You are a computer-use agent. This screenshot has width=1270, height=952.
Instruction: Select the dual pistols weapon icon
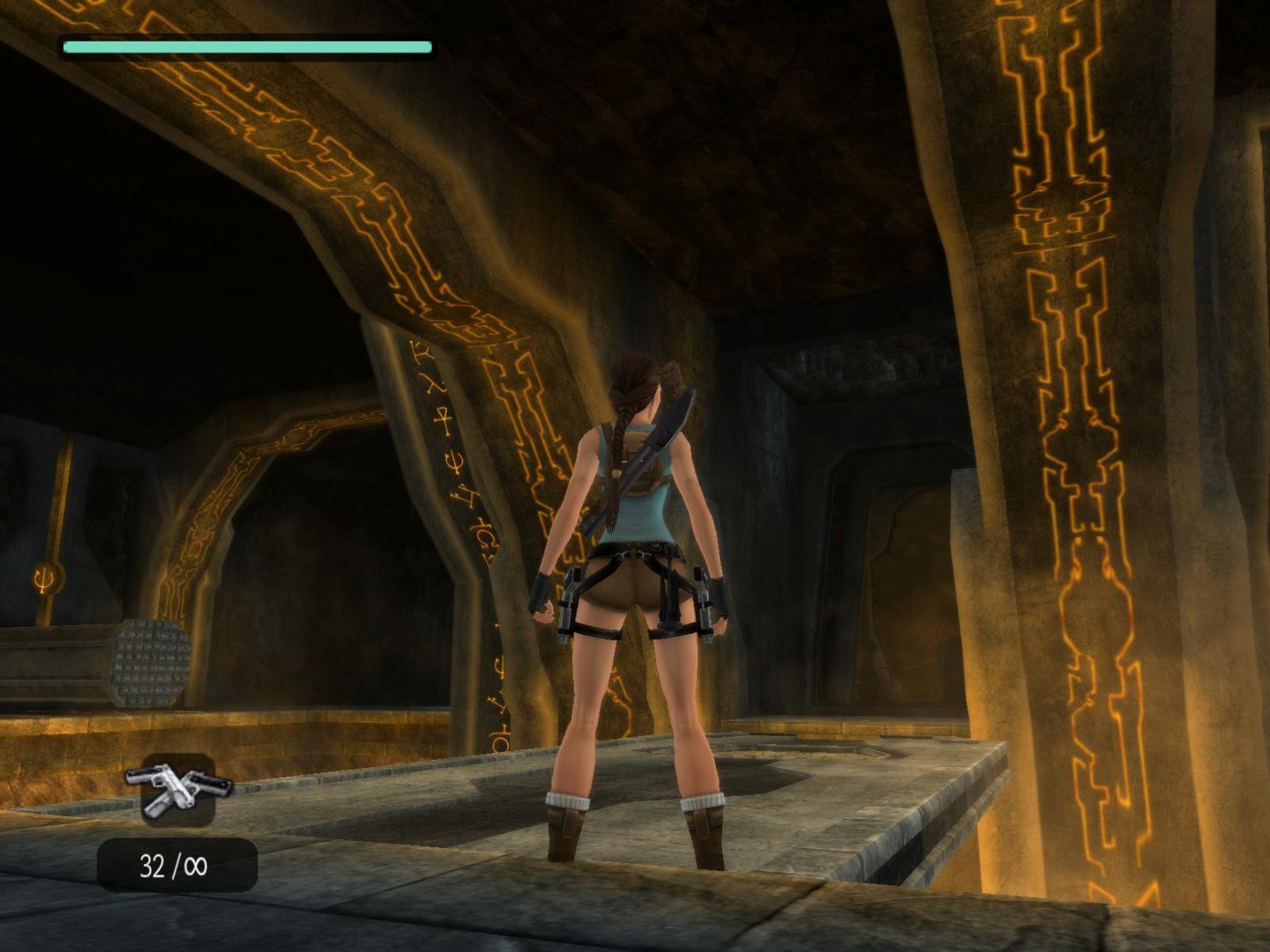pyautogui.click(x=178, y=788)
